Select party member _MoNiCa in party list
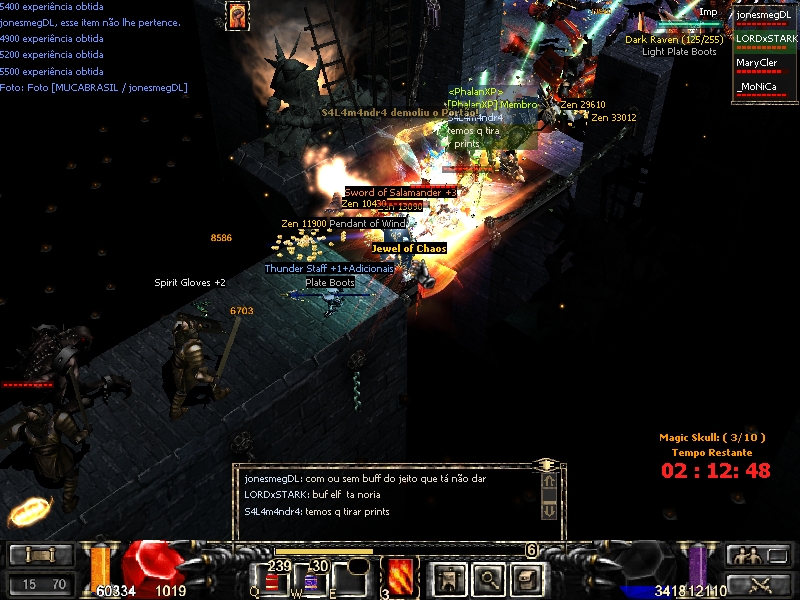Image resolution: width=800 pixels, height=600 pixels. point(764,88)
